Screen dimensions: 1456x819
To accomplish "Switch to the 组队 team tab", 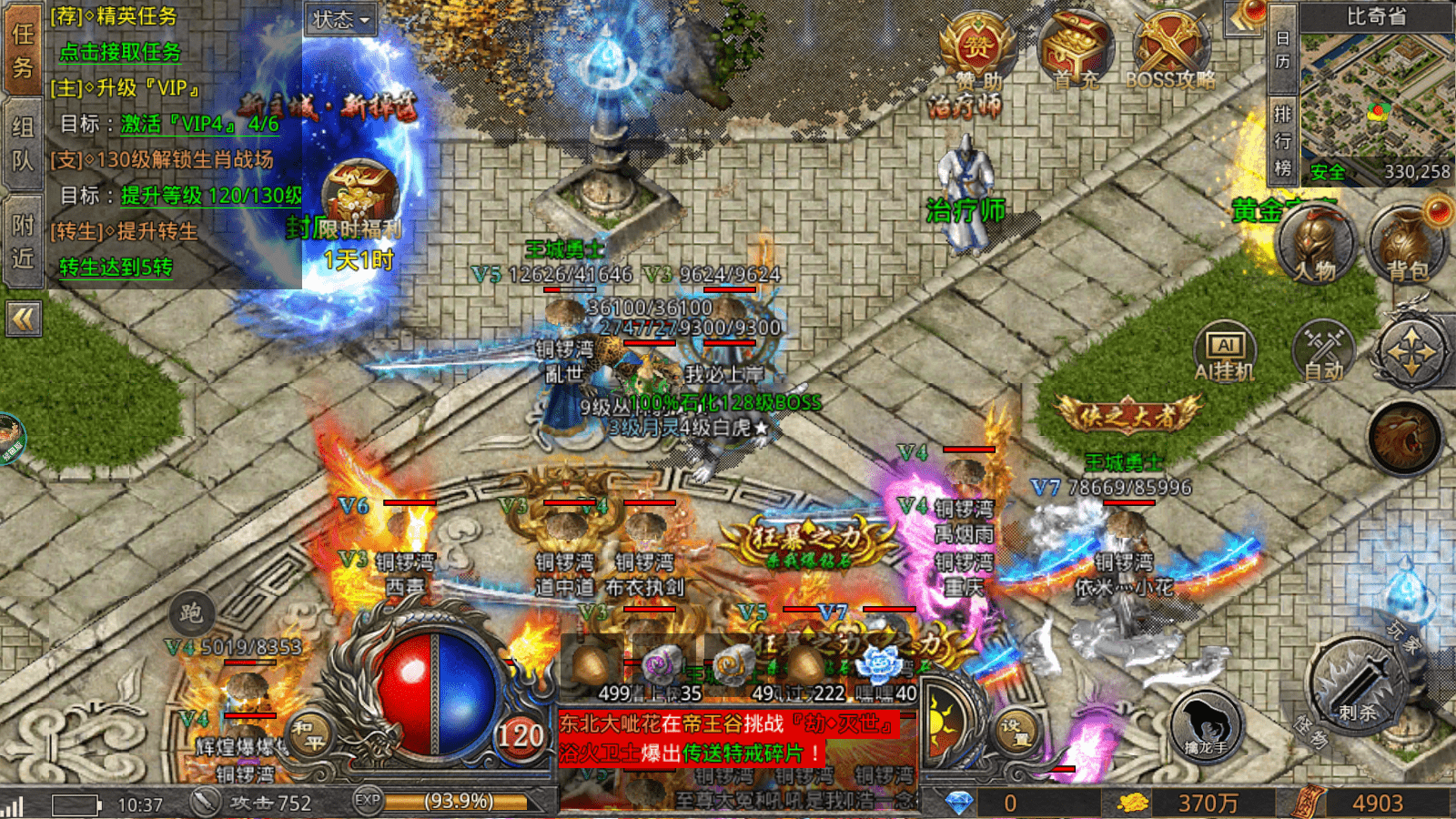I will [22, 144].
